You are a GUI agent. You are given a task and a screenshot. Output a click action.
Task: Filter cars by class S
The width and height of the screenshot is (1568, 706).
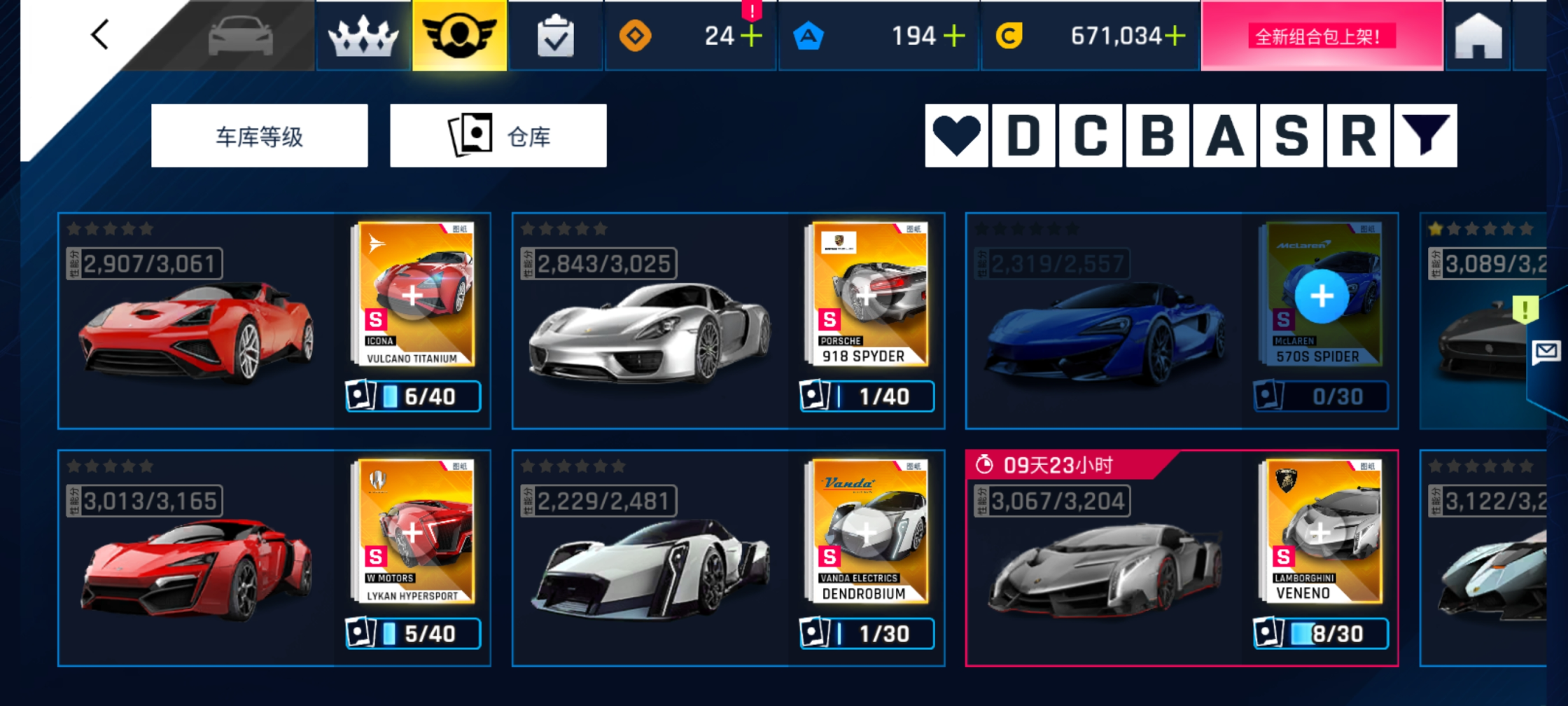tap(1291, 136)
